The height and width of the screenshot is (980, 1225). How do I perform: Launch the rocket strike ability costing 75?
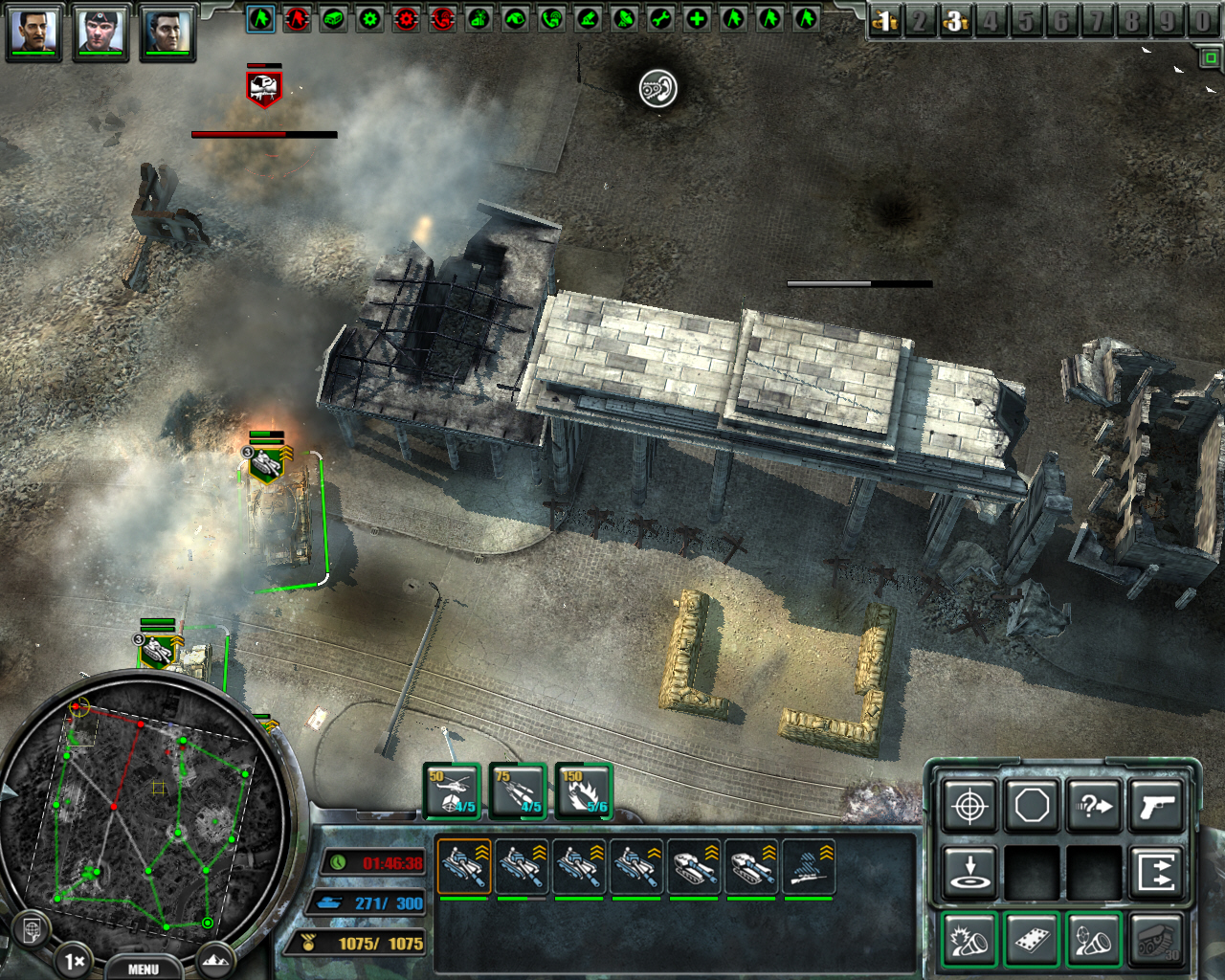519,791
